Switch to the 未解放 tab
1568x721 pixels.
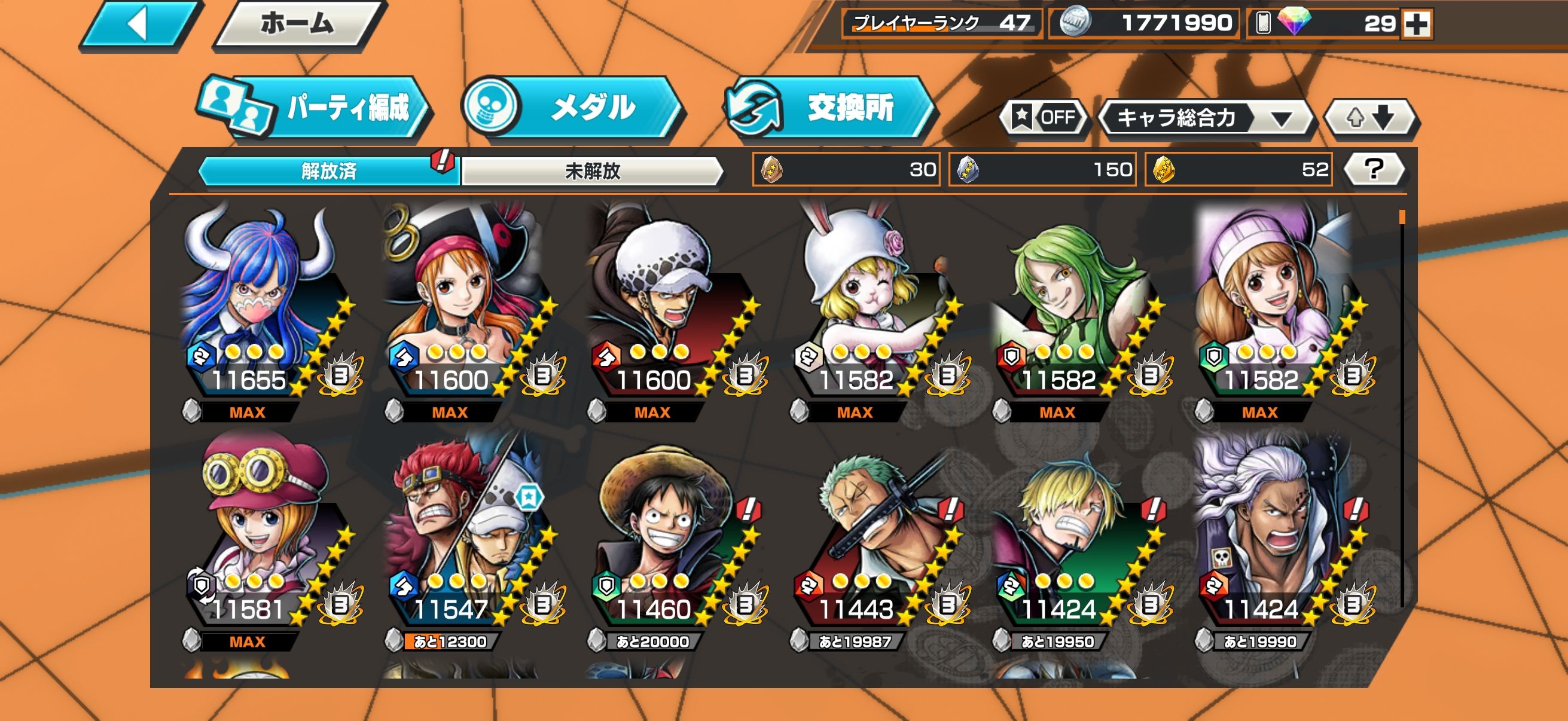point(592,171)
